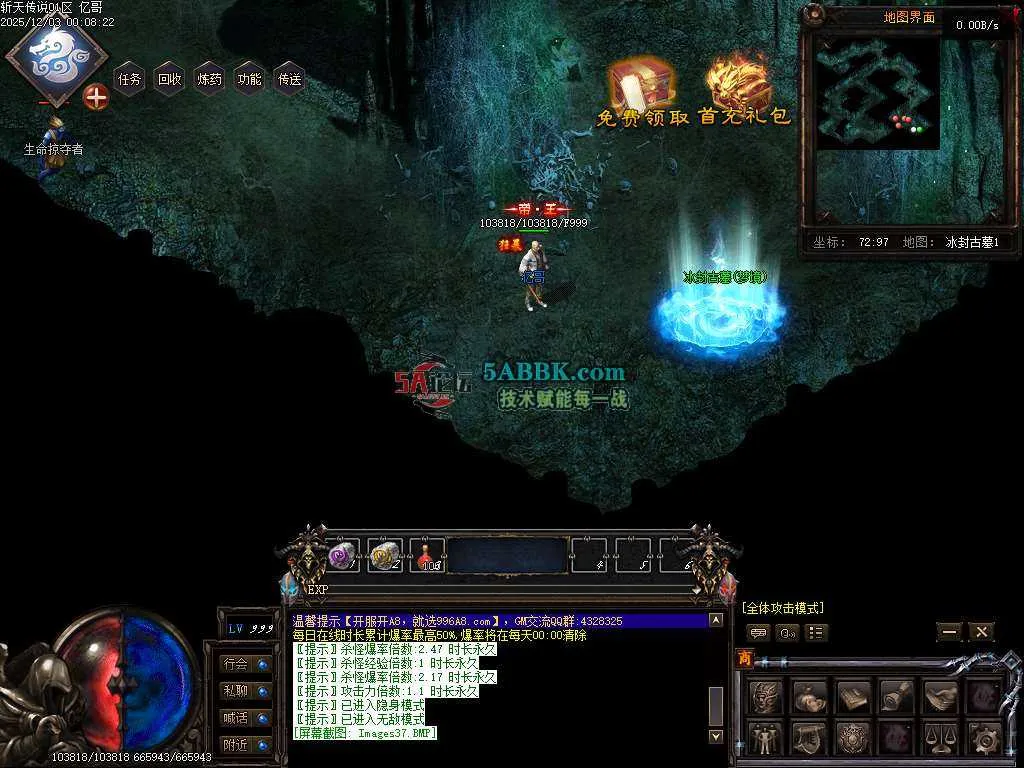Image resolution: width=1024 pixels, height=768 pixels.
Task: Click the minimap of 冰封古墓
Action: point(877,93)
